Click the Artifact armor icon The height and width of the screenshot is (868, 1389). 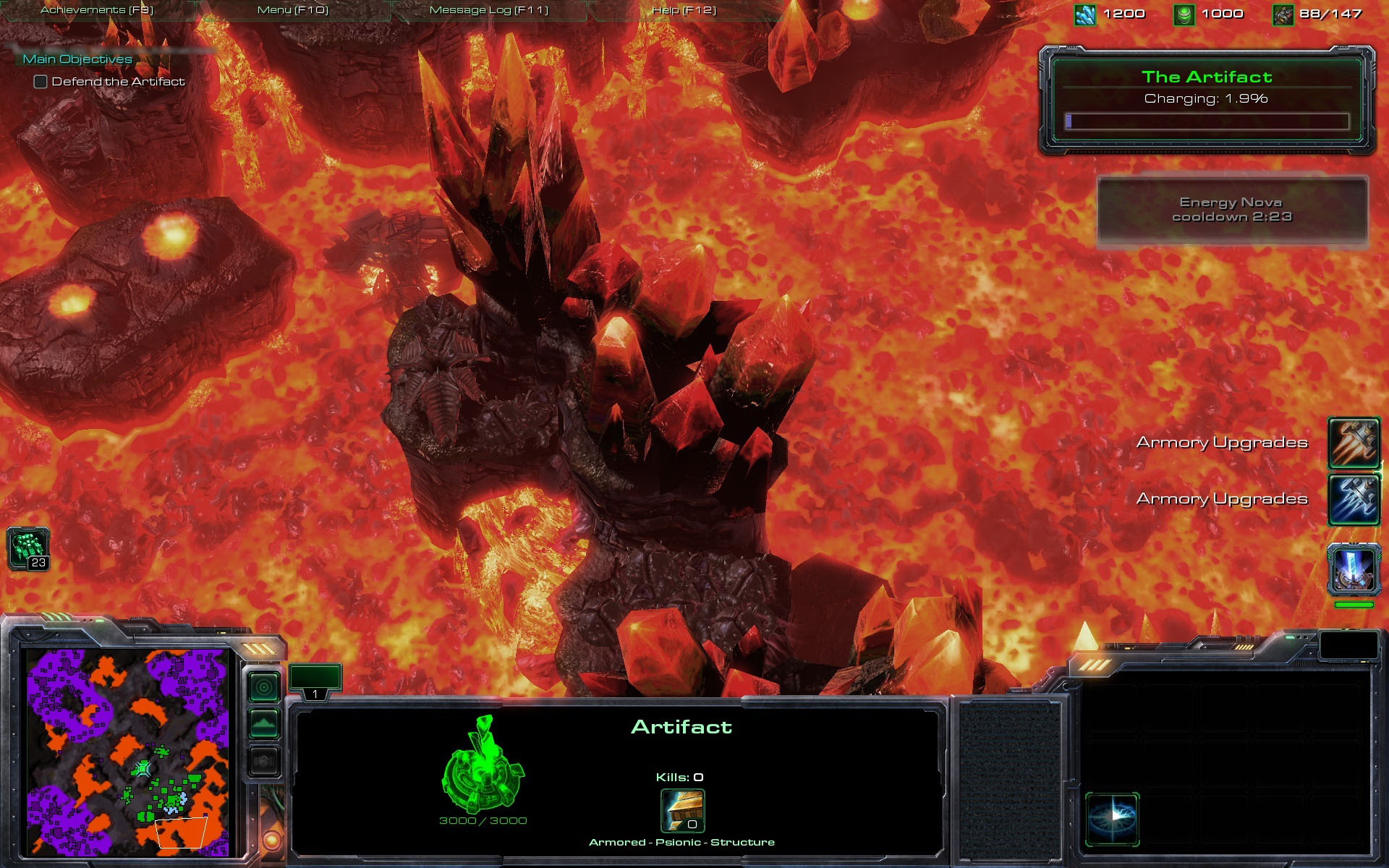682,811
